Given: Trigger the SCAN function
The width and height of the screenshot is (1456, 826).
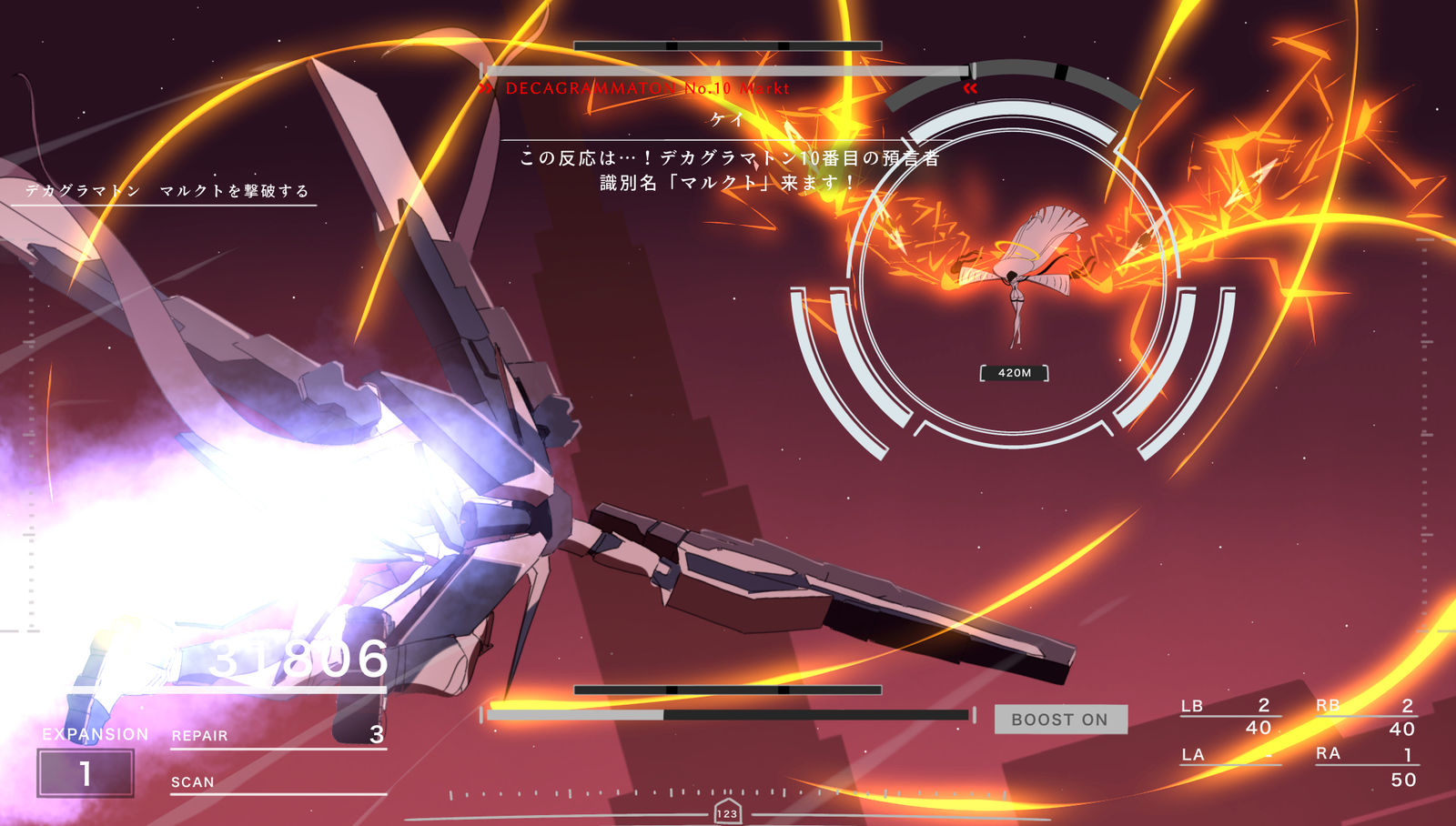Looking at the screenshot, I should tap(278, 782).
